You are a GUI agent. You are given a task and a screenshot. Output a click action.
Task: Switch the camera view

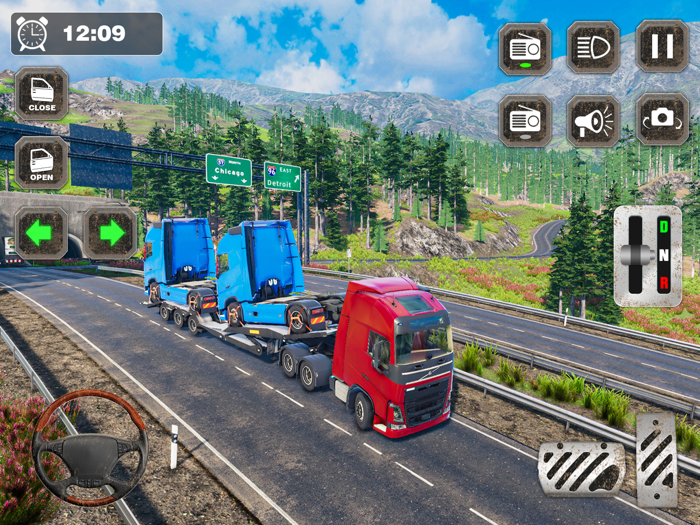pos(661,121)
